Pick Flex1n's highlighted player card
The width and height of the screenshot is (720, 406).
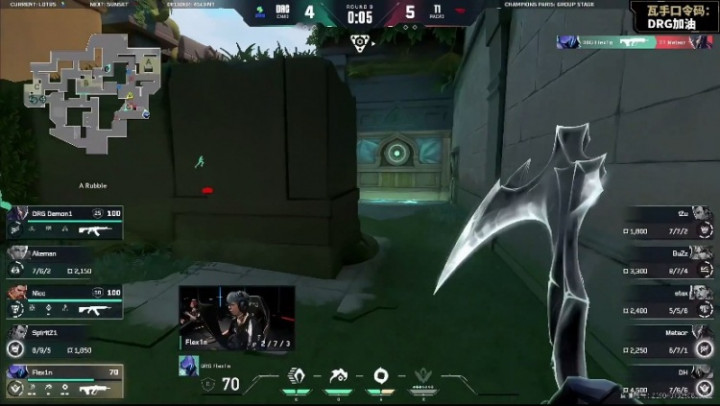[65, 380]
